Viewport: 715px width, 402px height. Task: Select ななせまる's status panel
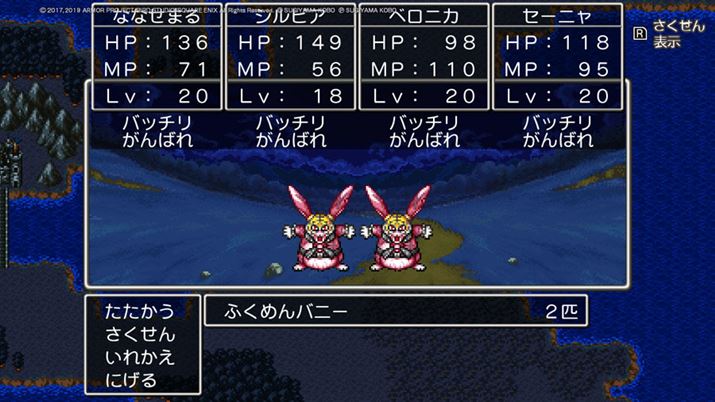[159, 58]
